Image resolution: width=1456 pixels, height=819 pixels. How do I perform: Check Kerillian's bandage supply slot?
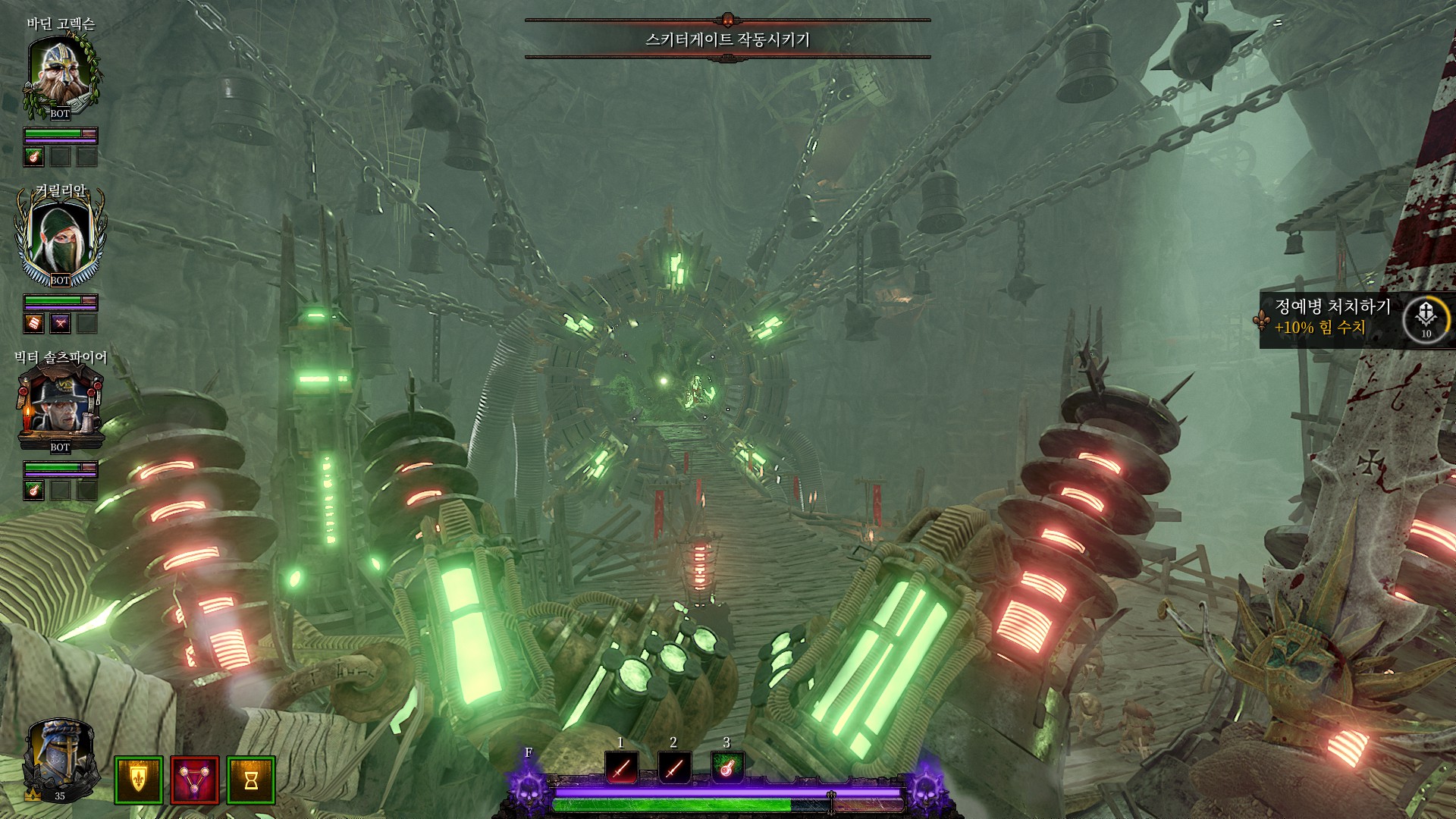[x=34, y=324]
